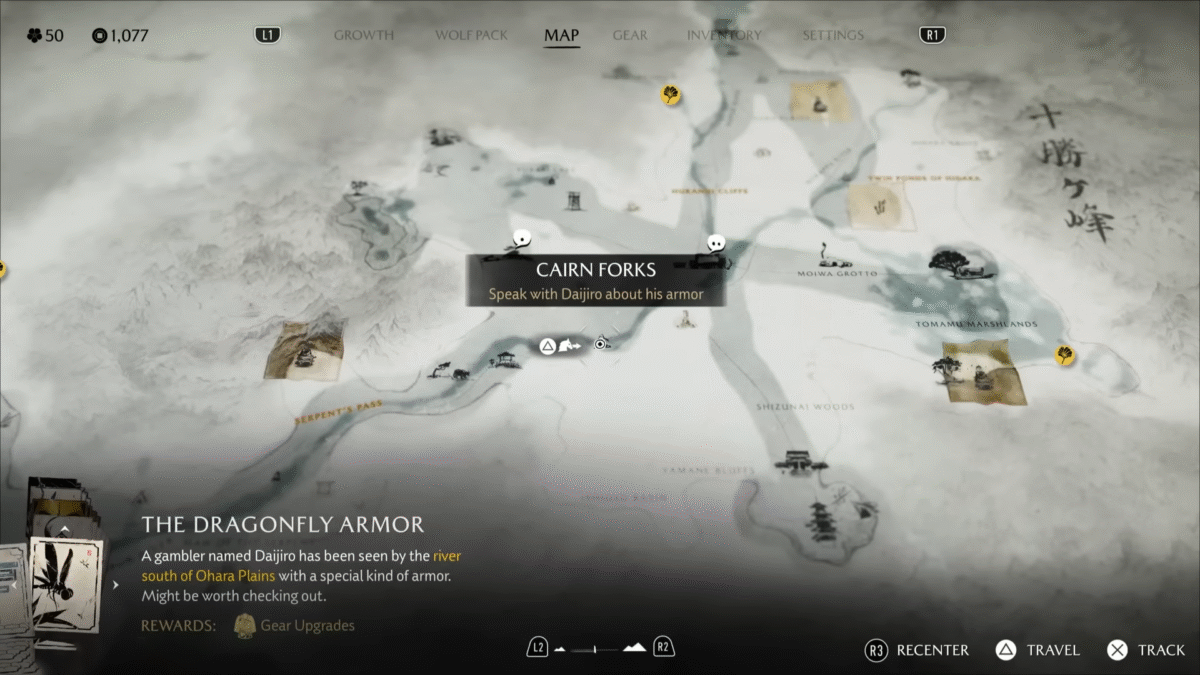
Task: Click the speech bubble marker nearest Moiwa Grotto
Action: [x=715, y=243]
